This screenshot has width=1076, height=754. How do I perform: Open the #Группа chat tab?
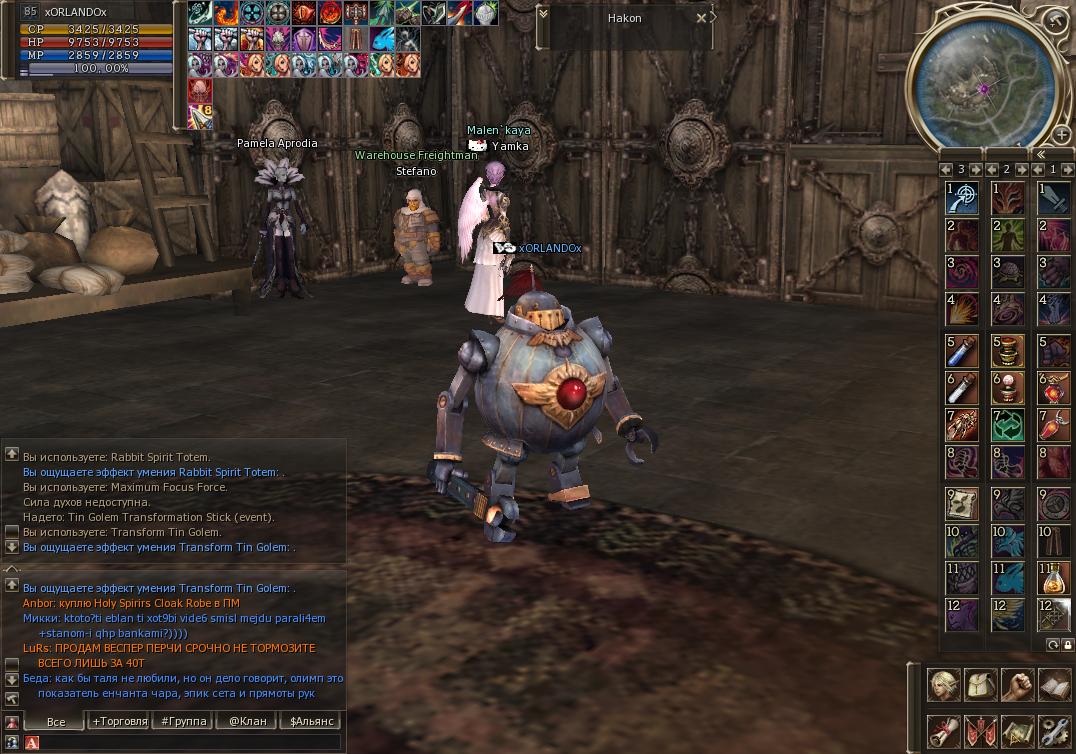[182, 721]
